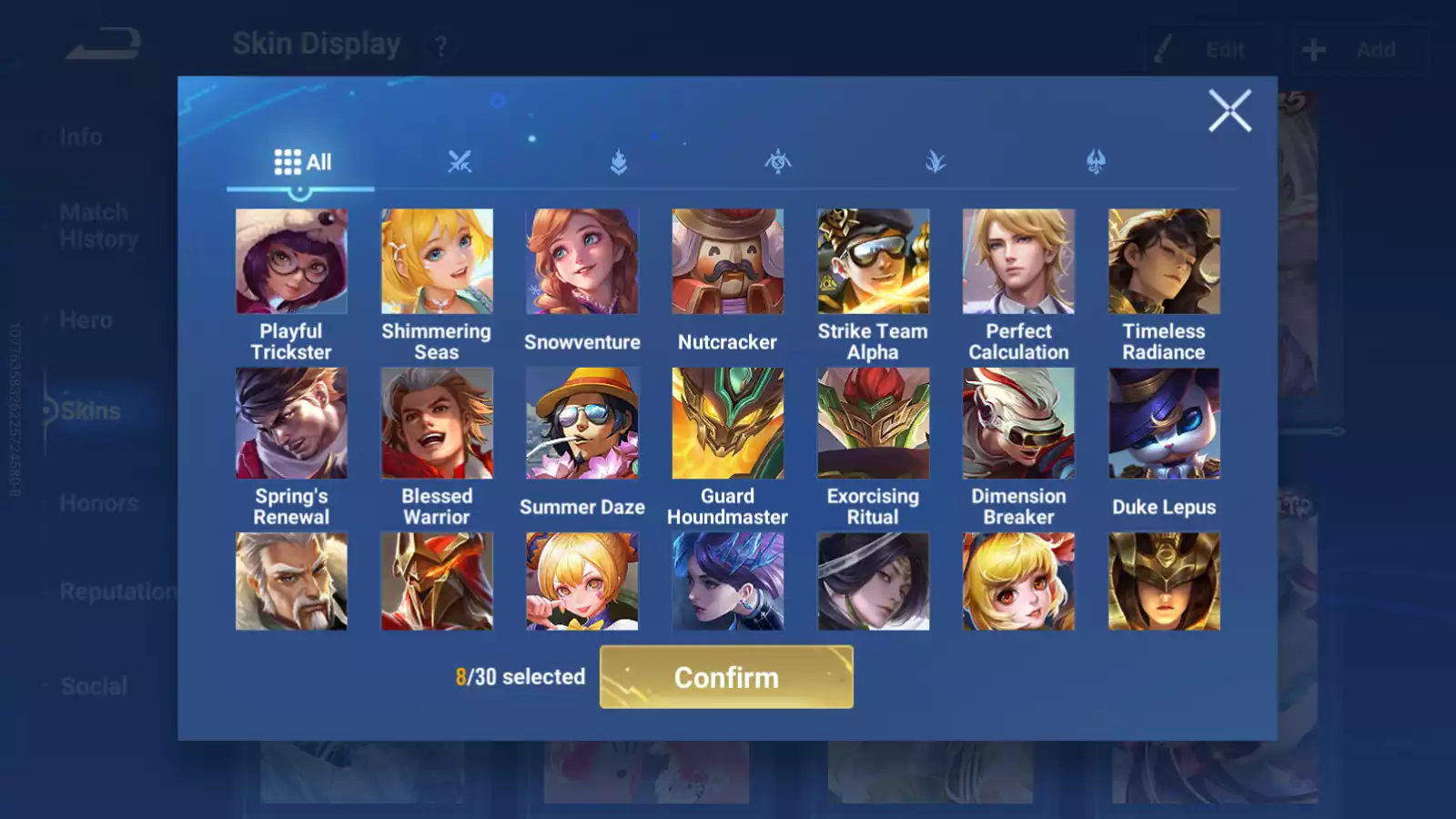Select the Playful Trickster skin
This screenshot has width=1456, height=819.
[x=291, y=262]
